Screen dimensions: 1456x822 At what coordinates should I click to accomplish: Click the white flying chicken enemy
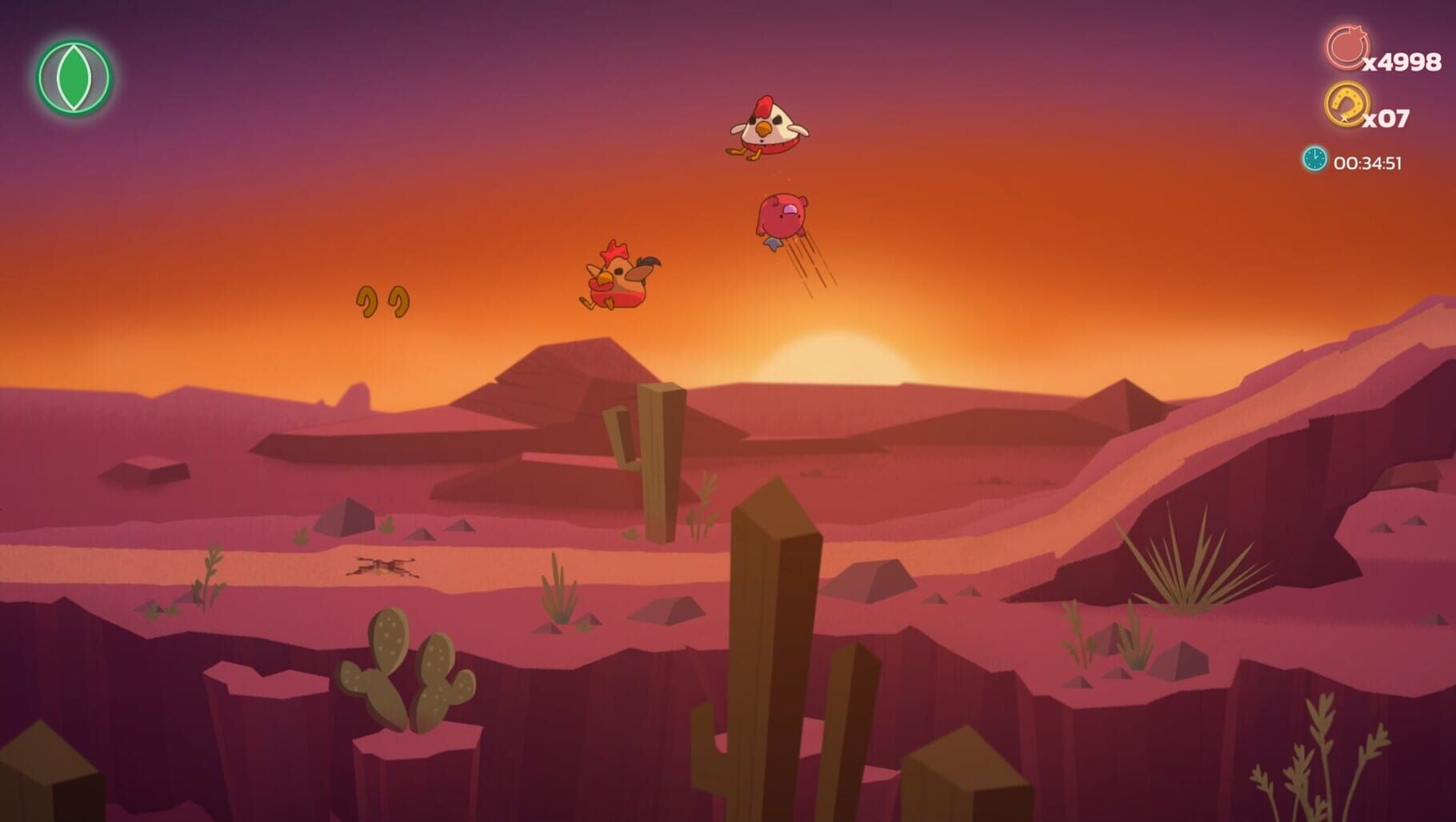point(766,126)
